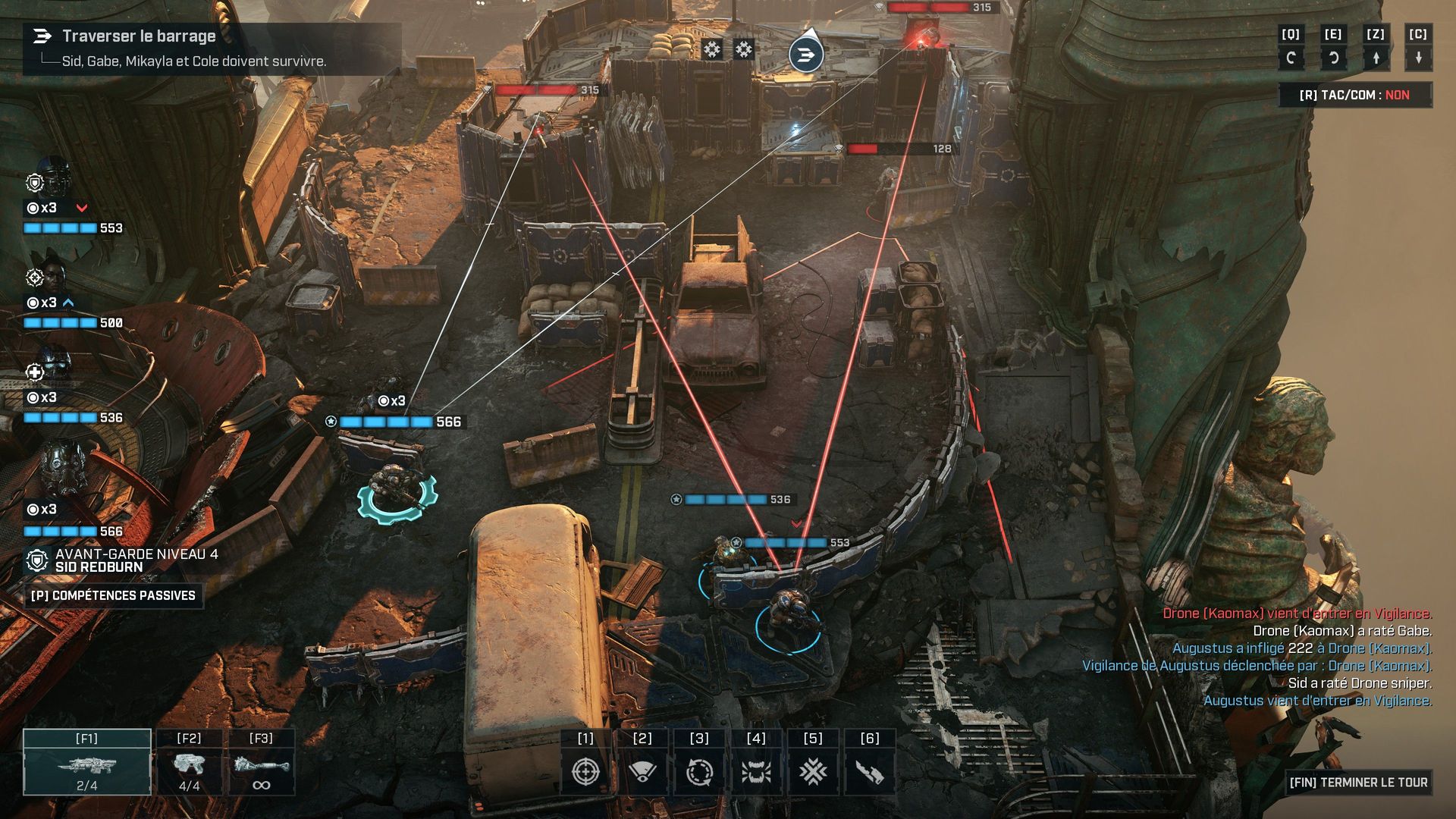1456x819 pixels.
Task: Equip the primary rifle weapon slot
Action: pos(87,763)
